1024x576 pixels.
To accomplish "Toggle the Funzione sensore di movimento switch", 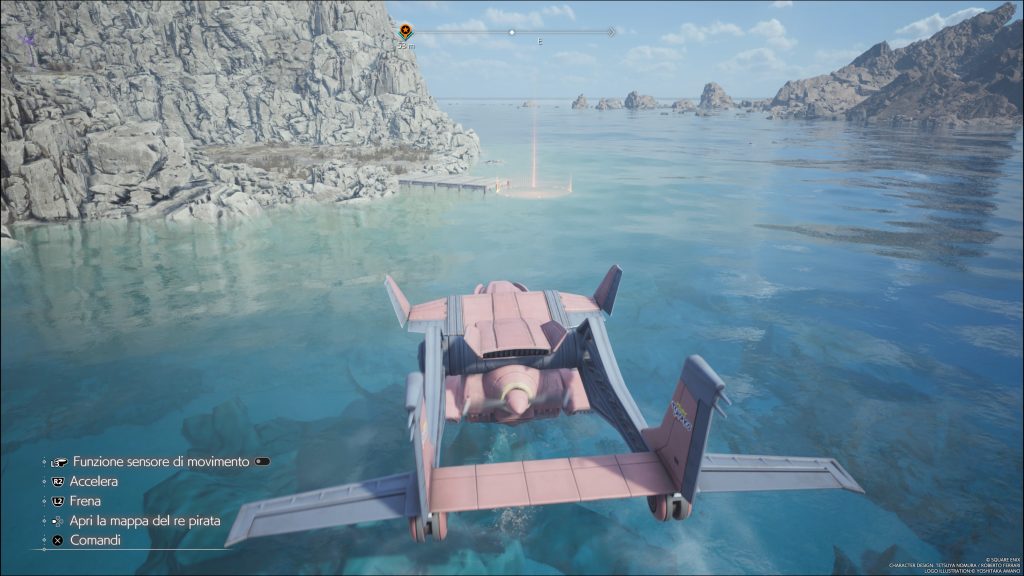I will pos(262,462).
